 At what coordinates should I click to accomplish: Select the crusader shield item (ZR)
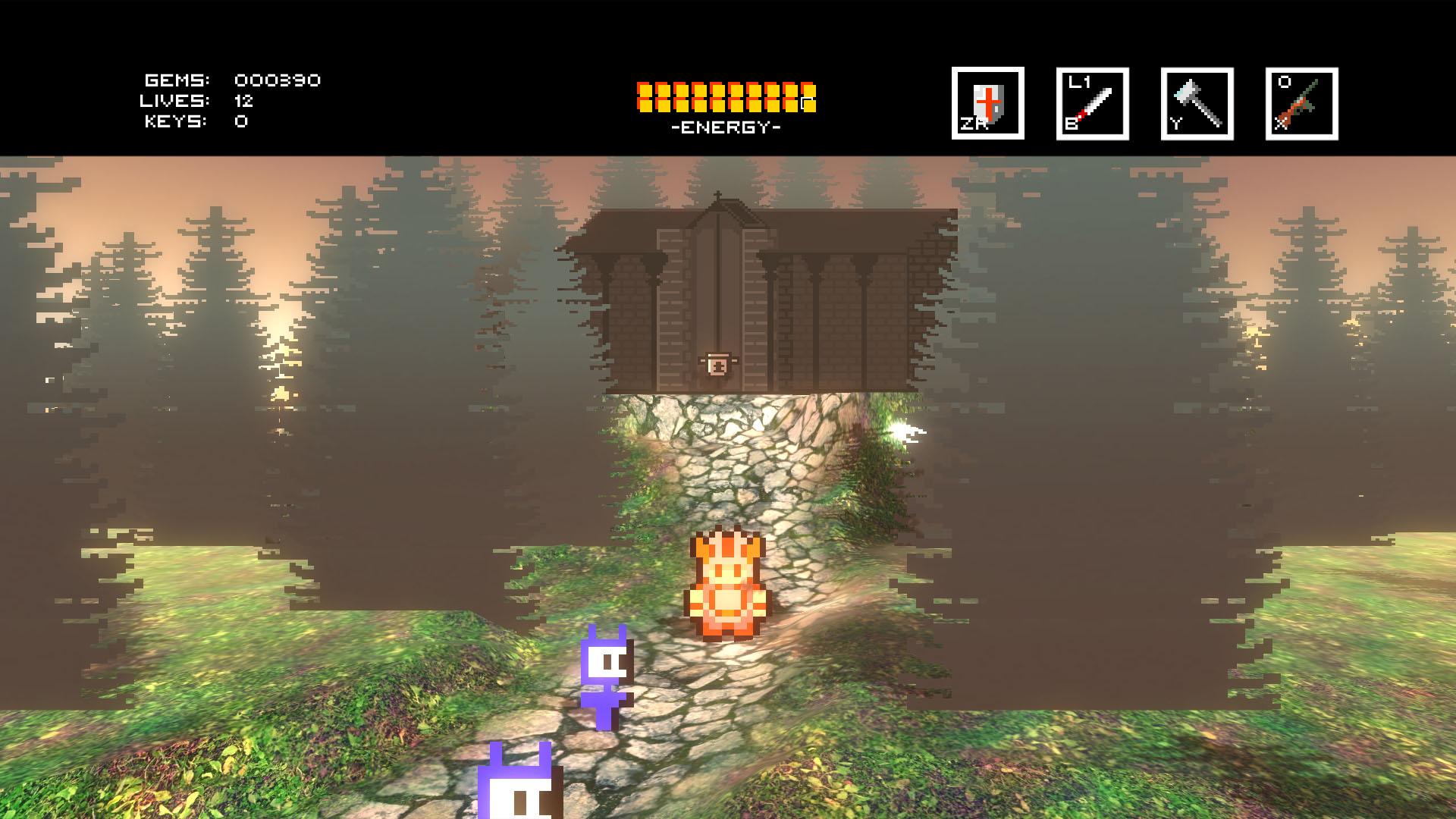(987, 103)
